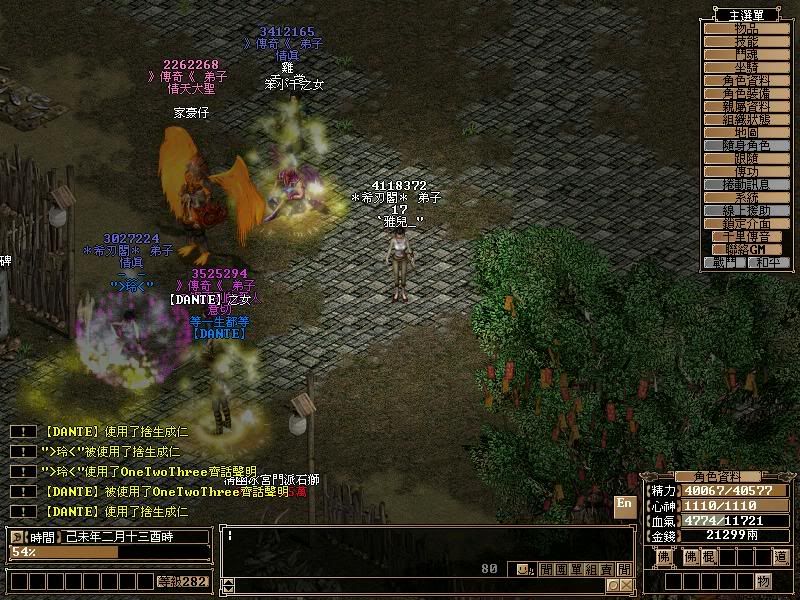Open 線上援助 (Online Help)

(x=746, y=210)
